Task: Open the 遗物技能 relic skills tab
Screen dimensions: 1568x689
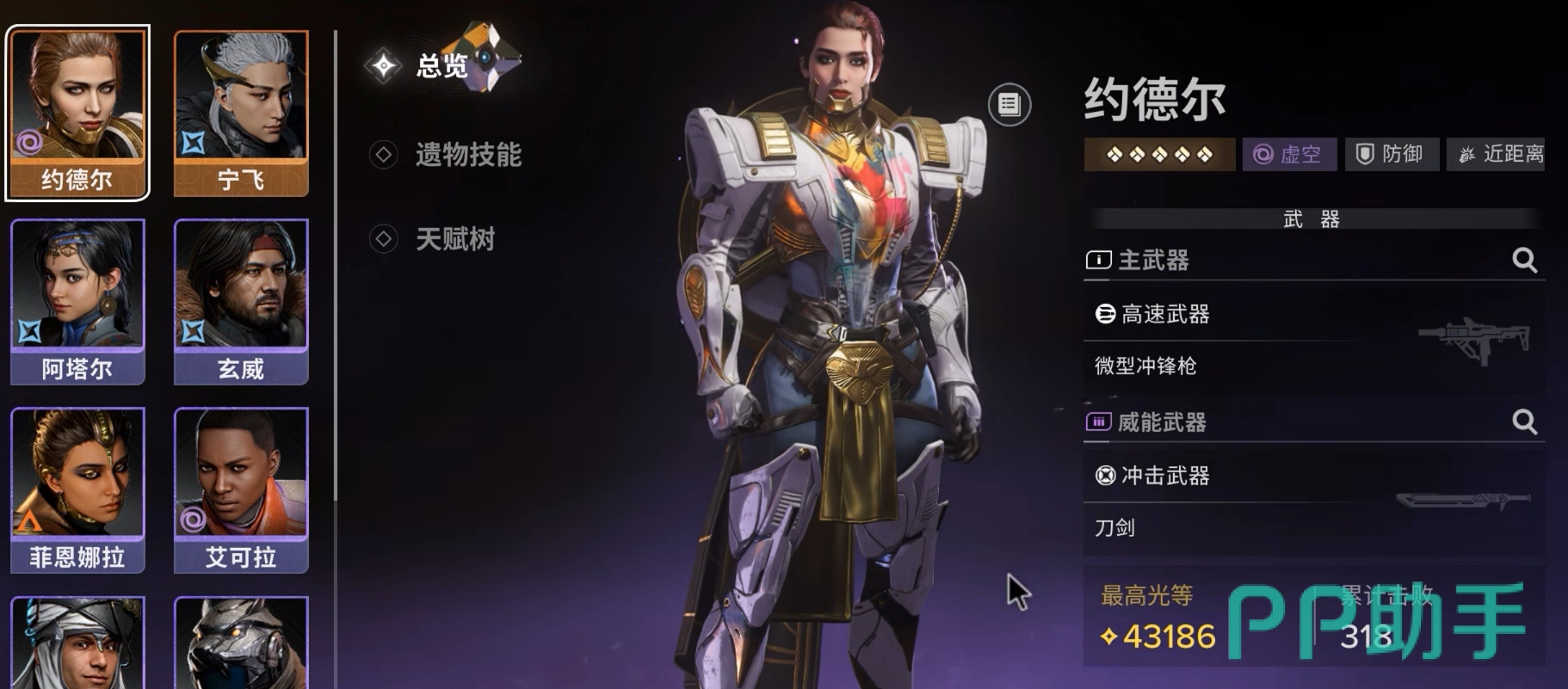Action: click(x=467, y=155)
